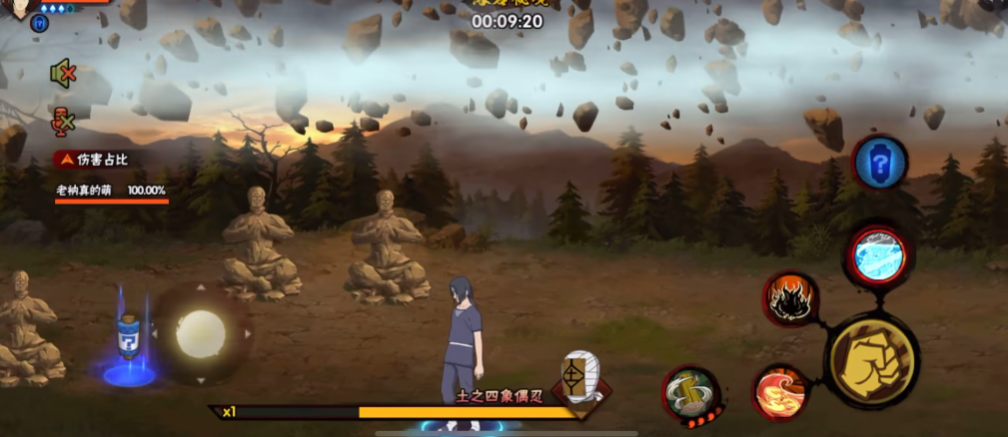Tap the blue question mark scroll button
The height and width of the screenshot is (437, 1008).
click(879, 162)
